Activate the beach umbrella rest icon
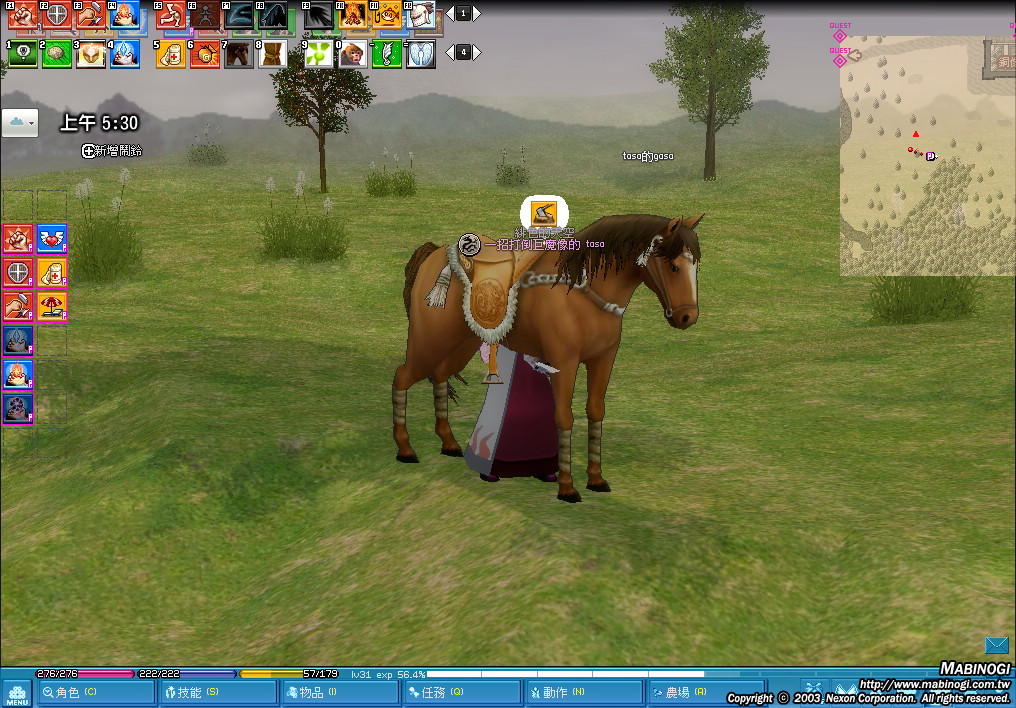 pyautogui.click(x=52, y=306)
